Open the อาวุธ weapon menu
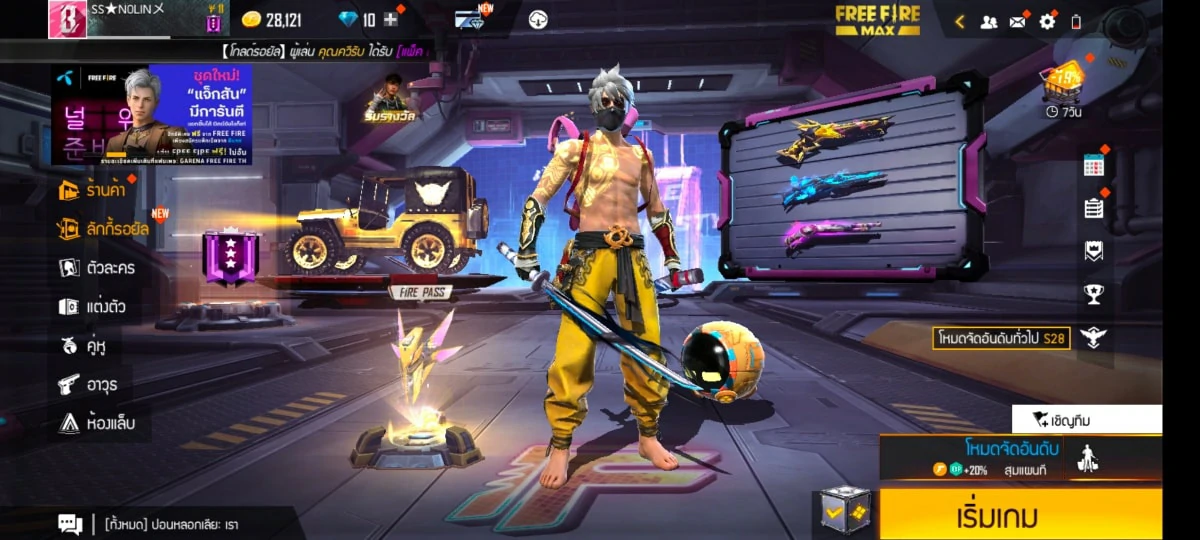1200x540 pixels. 89,384
